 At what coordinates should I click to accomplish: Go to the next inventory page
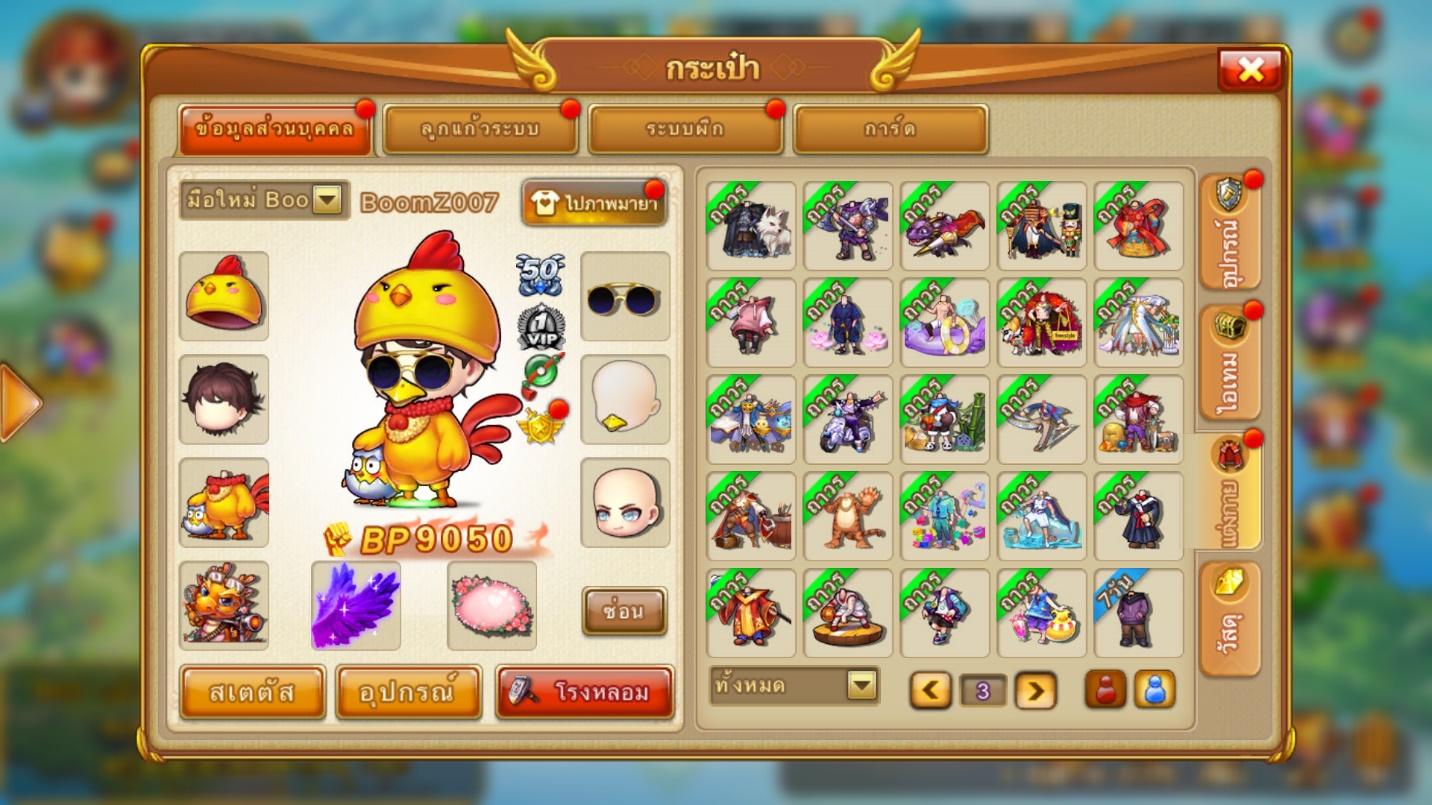tap(1036, 690)
